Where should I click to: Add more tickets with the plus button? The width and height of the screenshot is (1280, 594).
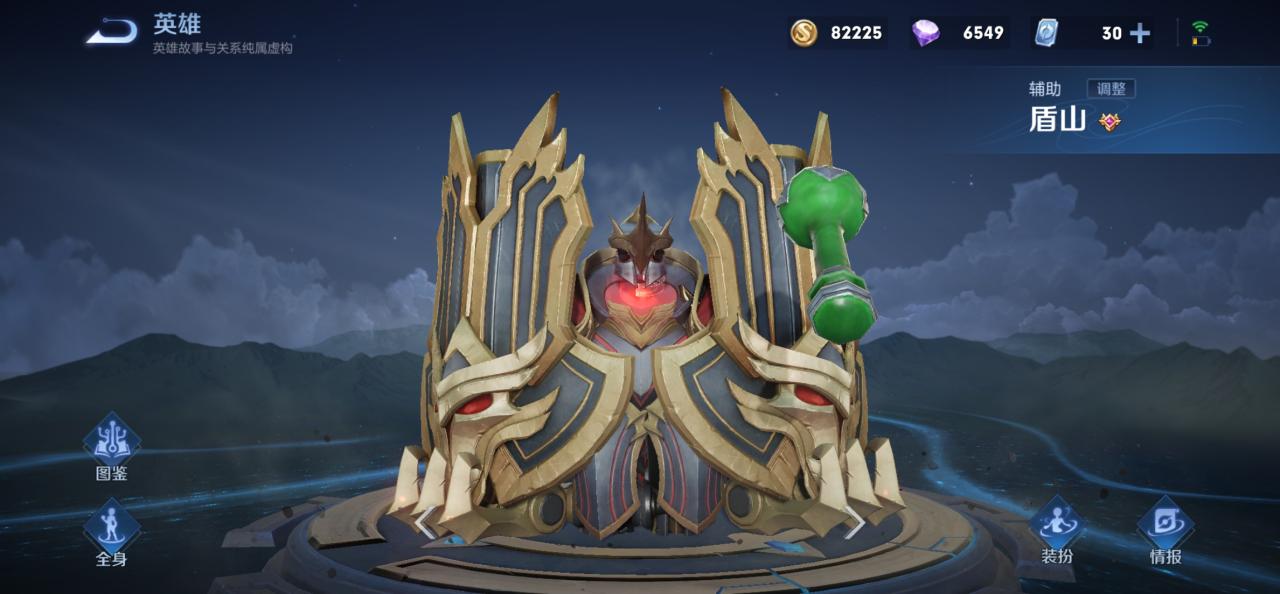click(1140, 33)
